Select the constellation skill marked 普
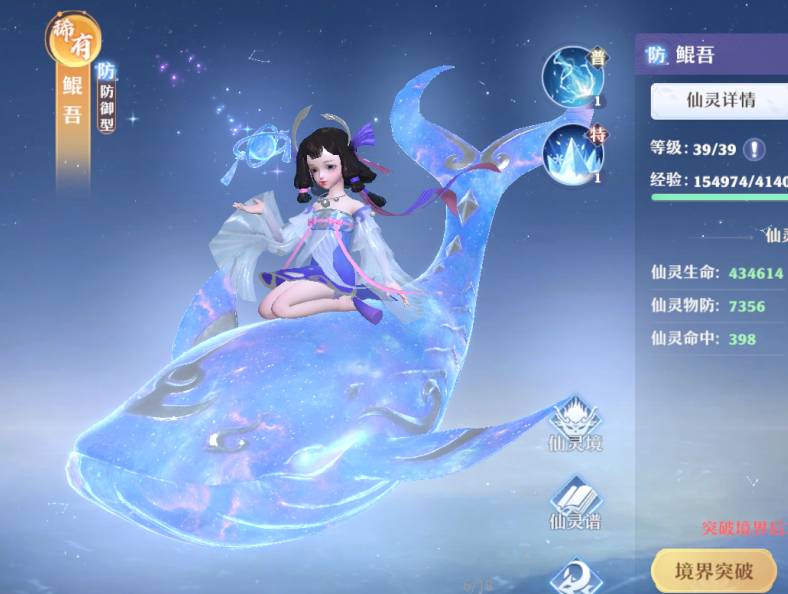This screenshot has height=594, width=788. coord(573,77)
